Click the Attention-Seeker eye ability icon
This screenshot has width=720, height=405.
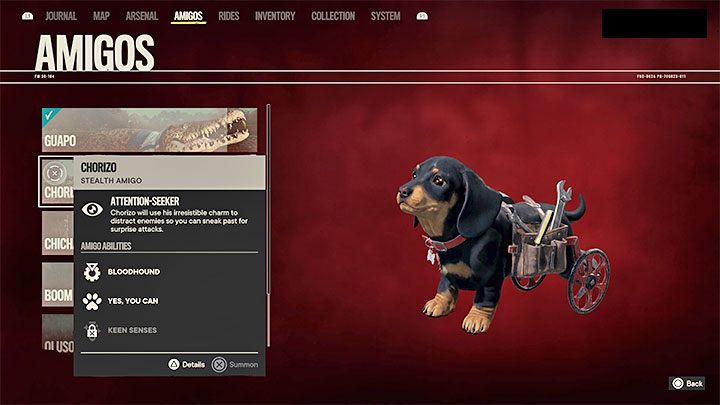tap(92, 209)
